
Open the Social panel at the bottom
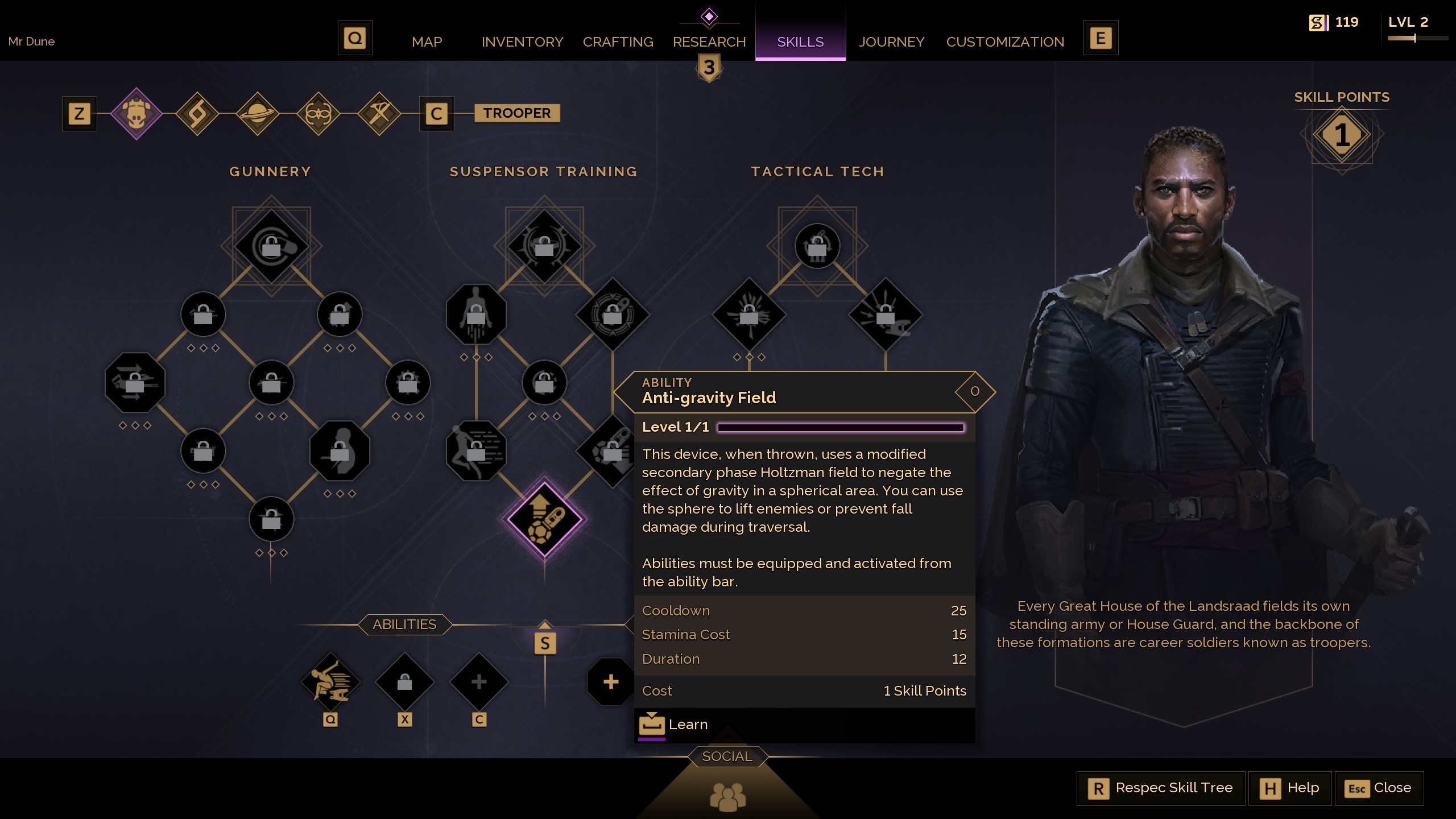729,756
